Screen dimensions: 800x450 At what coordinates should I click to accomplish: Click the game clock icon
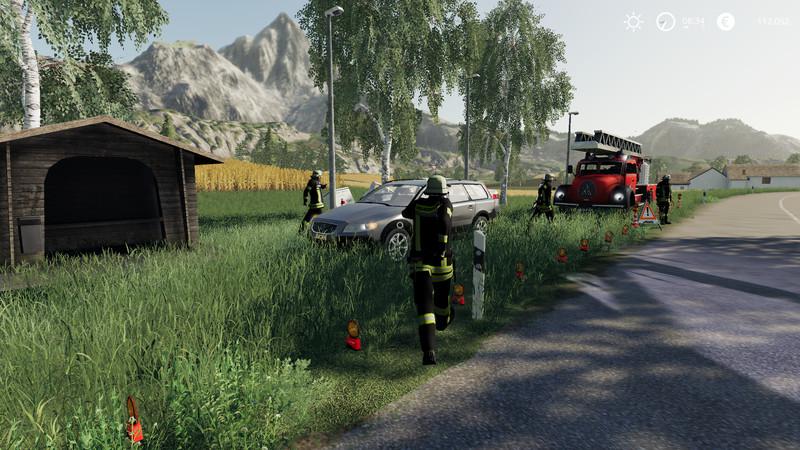665,21
